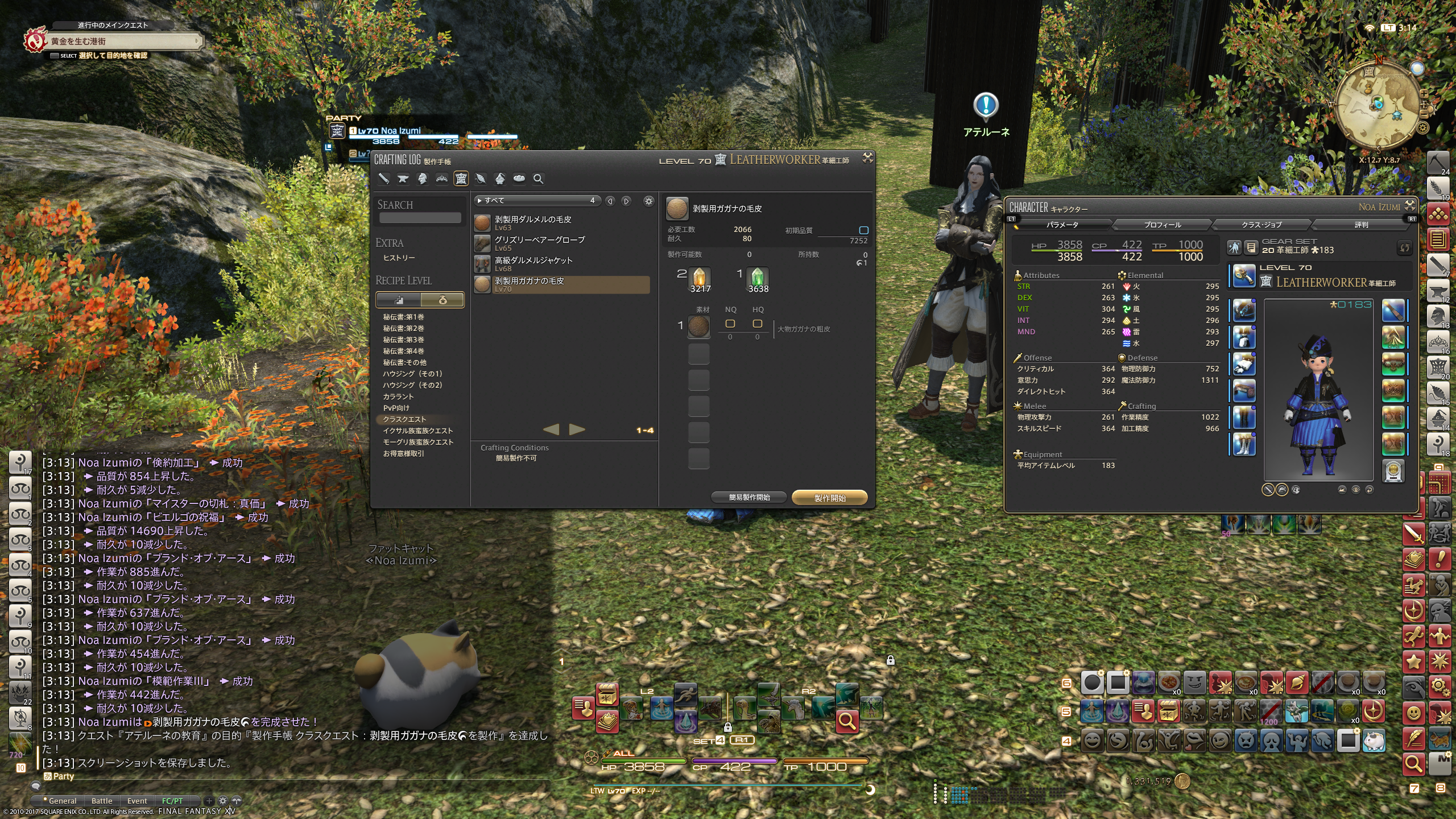This screenshot has height=819, width=1456.
Task: Open the 秘伝書:第1巻 recipe category
Action: [x=404, y=317]
